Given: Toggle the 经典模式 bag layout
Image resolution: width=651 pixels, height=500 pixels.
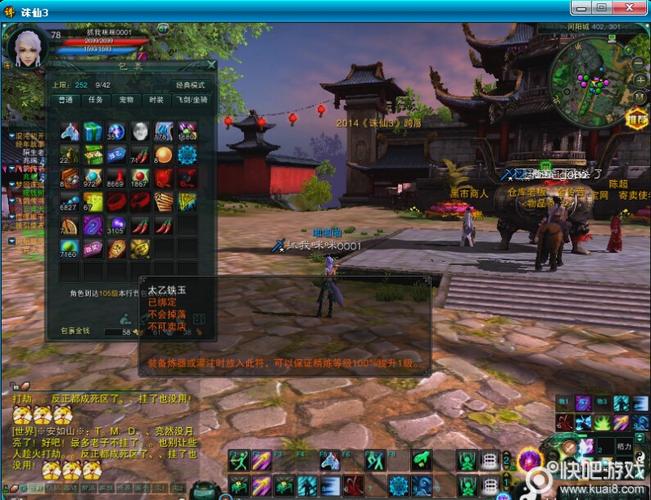Looking at the screenshot, I should click(x=190, y=86).
